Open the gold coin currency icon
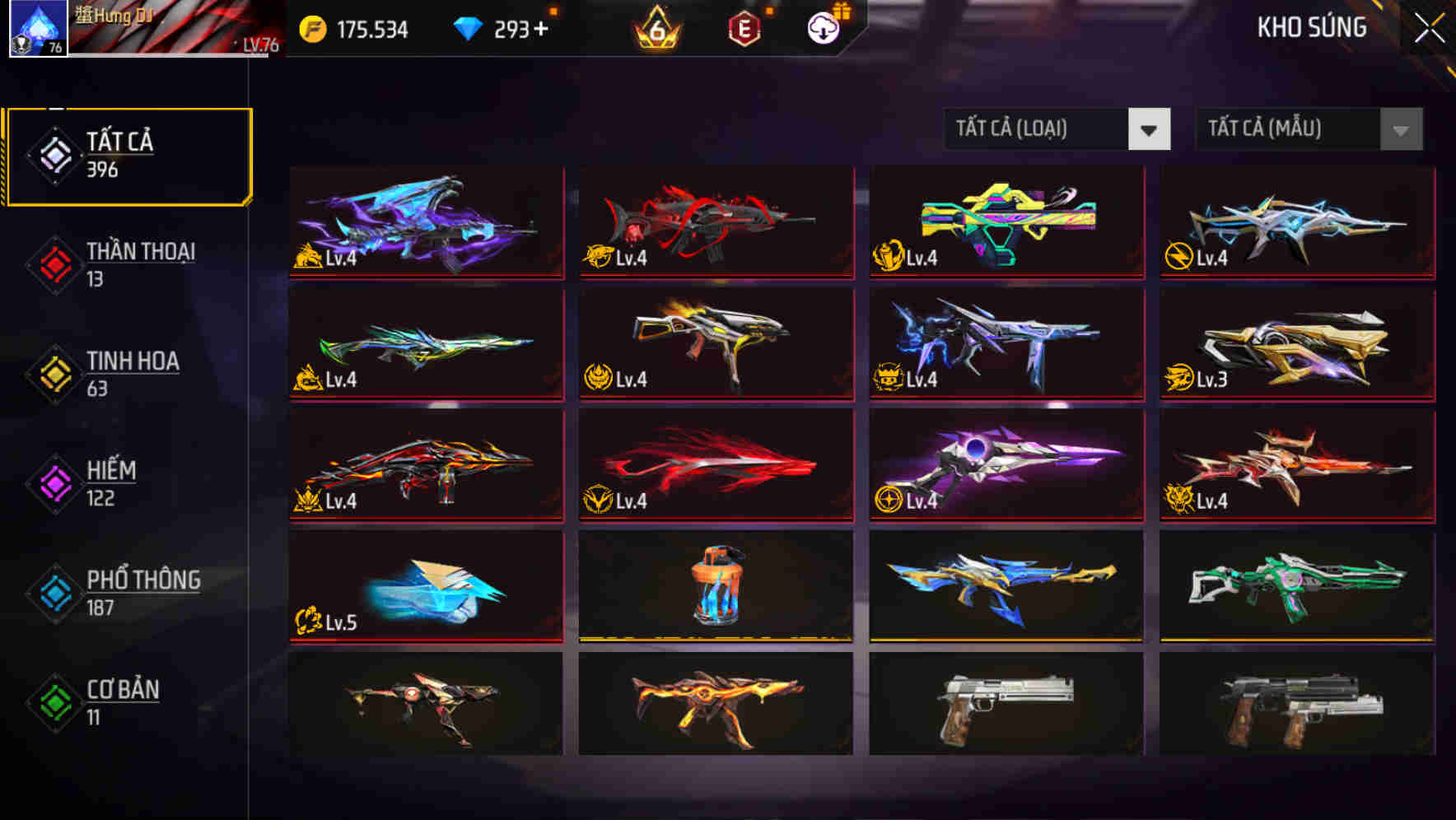The width and height of the screenshot is (1456, 820). pos(311,27)
